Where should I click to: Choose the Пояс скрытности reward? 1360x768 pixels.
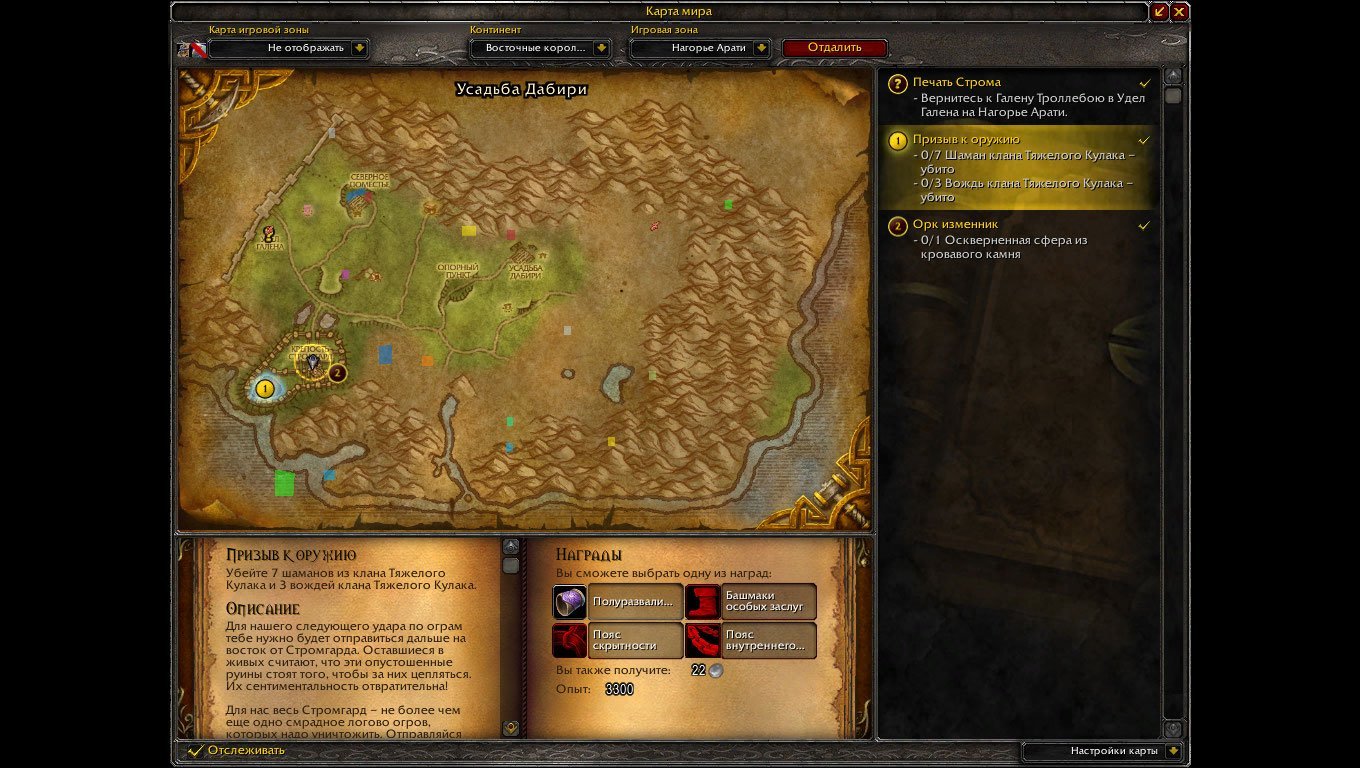tap(618, 640)
